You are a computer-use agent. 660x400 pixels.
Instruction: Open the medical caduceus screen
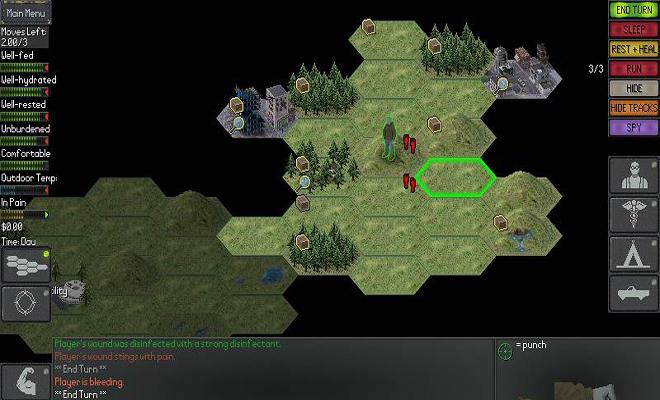[632, 215]
